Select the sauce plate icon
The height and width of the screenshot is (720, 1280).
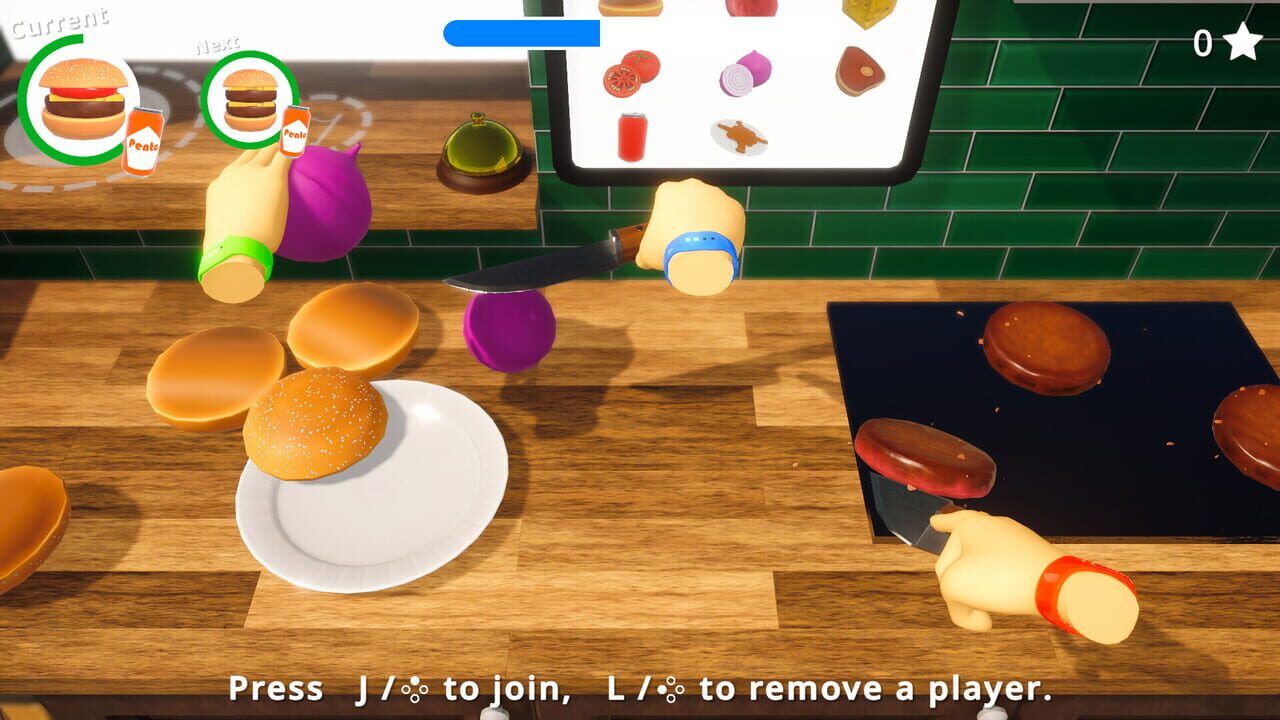coord(740,137)
